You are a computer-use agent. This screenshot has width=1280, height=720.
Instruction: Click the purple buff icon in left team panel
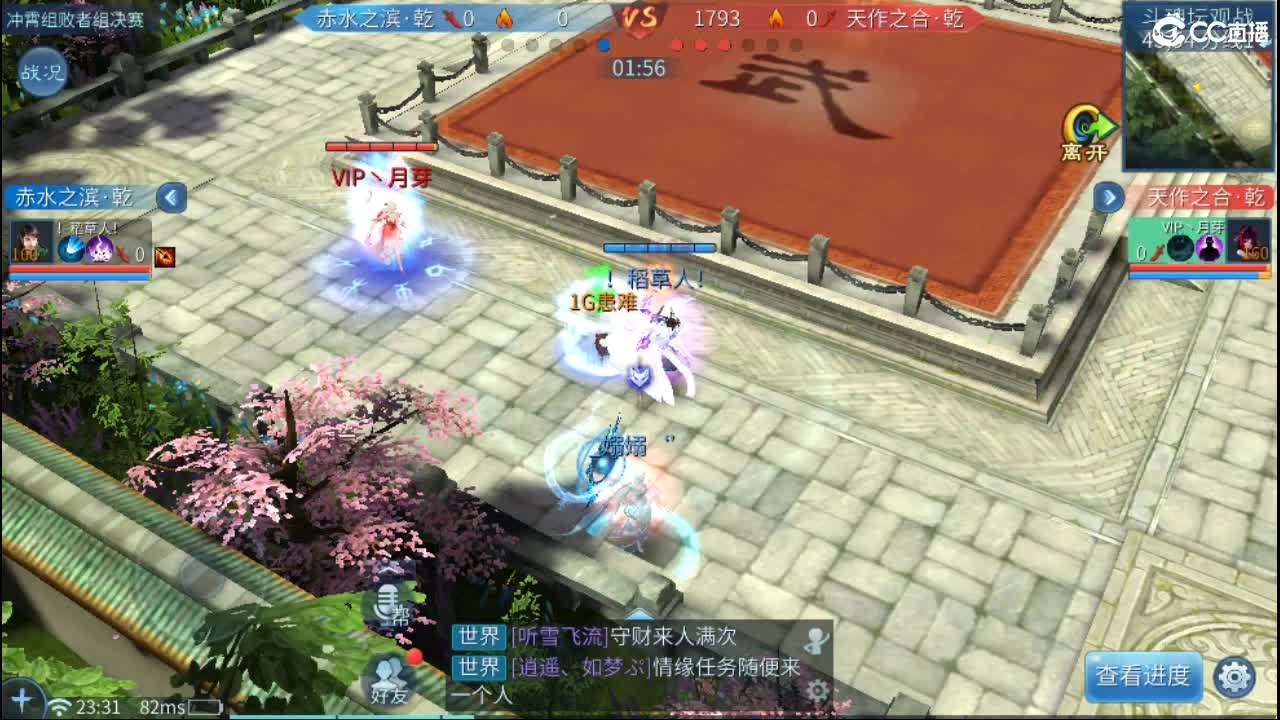[x=101, y=249]
